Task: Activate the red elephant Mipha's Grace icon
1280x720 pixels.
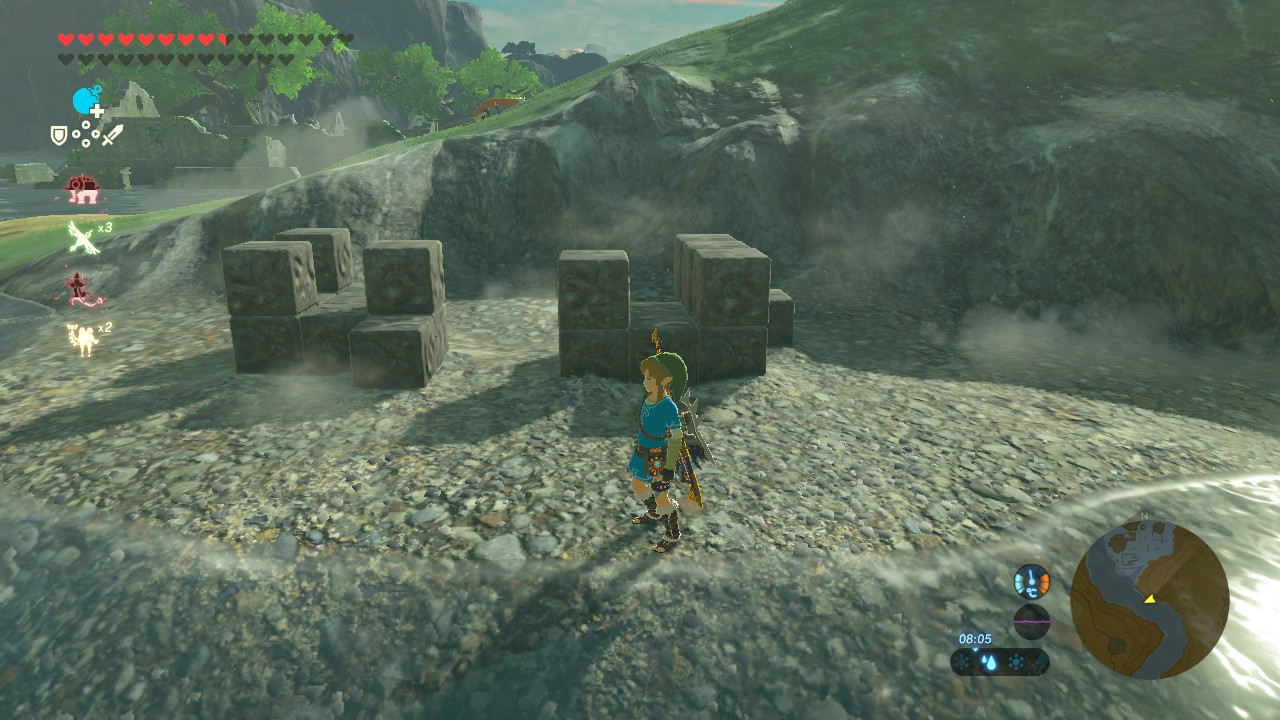Action: click(x=80, y=188)
